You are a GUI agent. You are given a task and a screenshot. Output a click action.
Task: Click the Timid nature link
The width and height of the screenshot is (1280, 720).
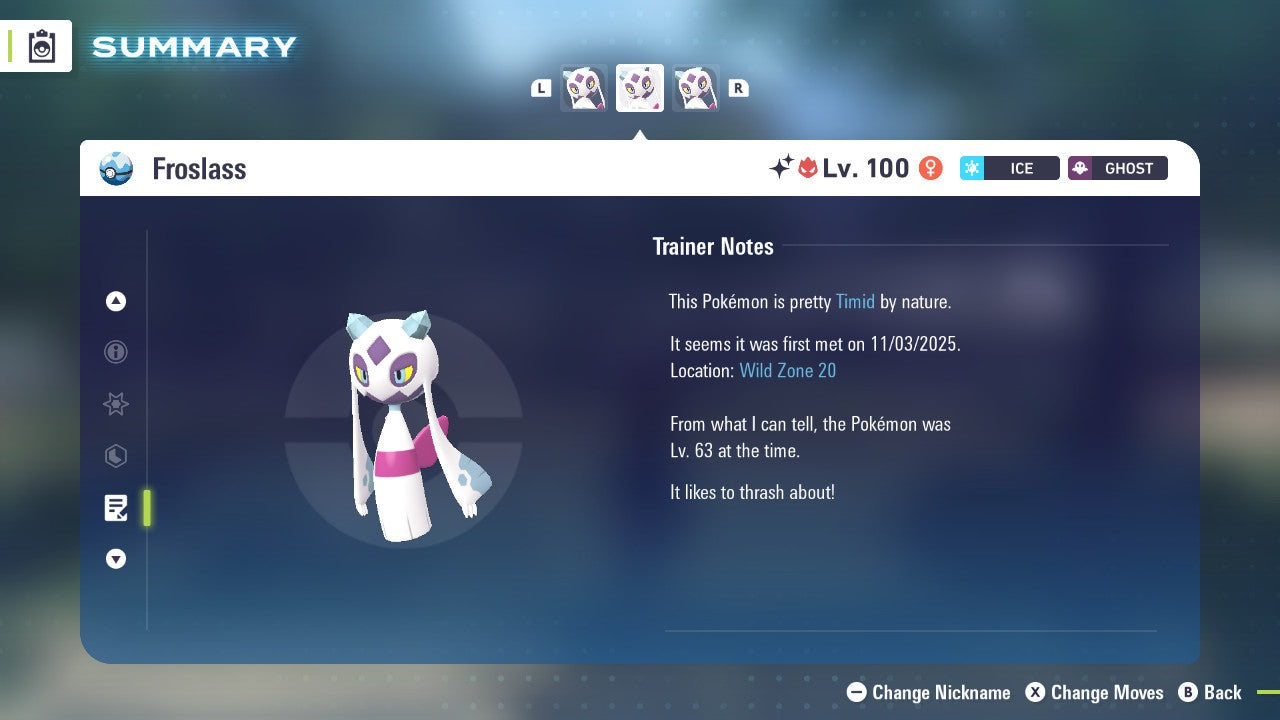[855, 301]
